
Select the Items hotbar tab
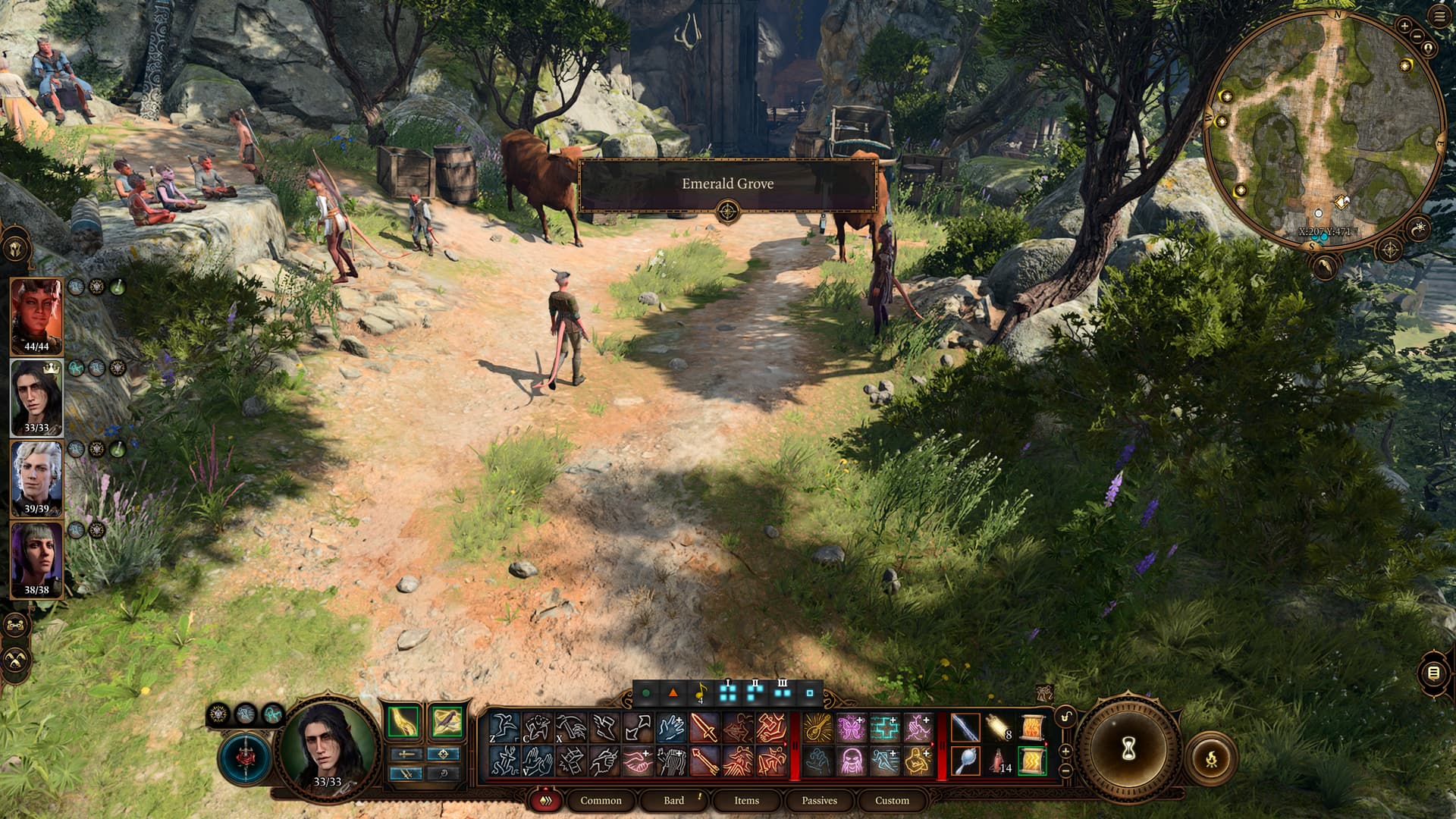click(746, 800)
